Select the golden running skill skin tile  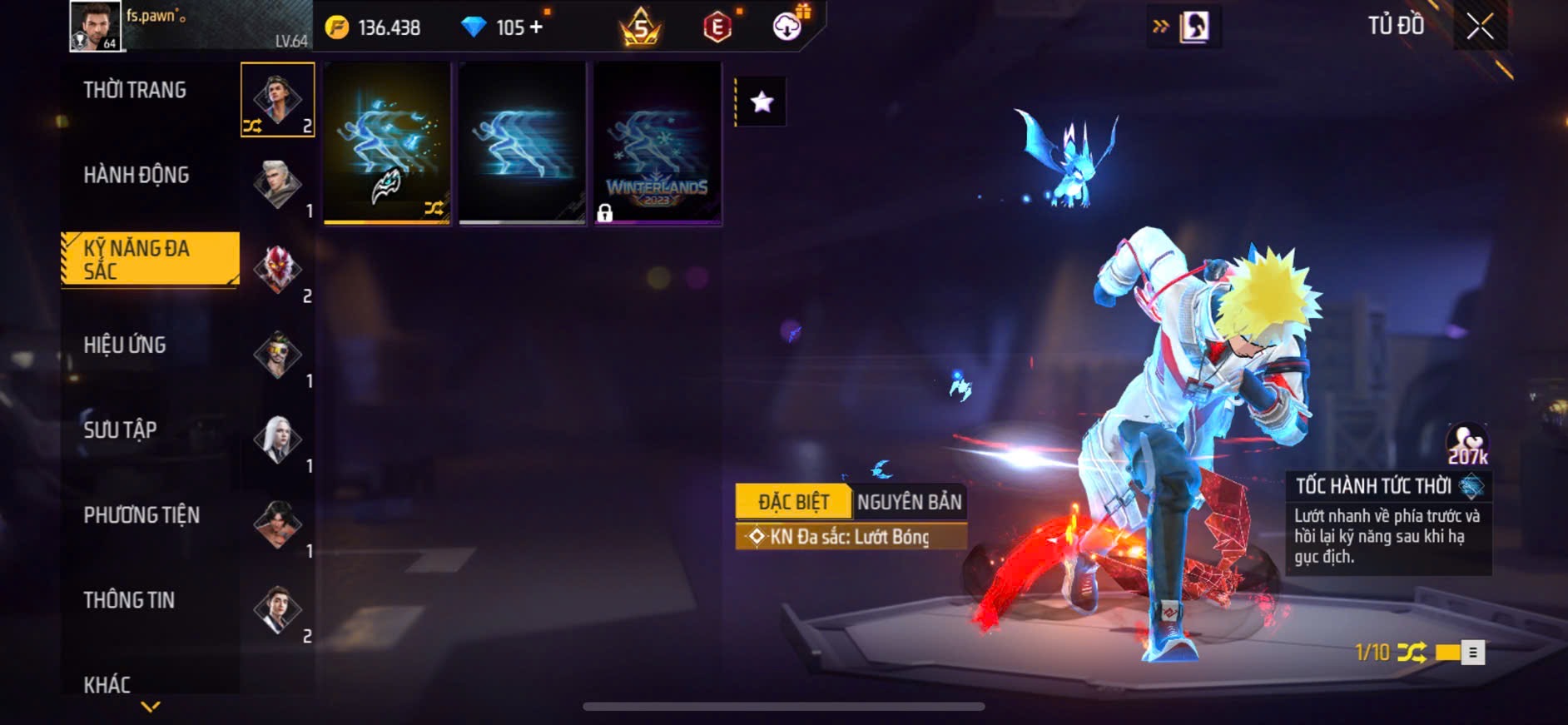tap(387, 143)
